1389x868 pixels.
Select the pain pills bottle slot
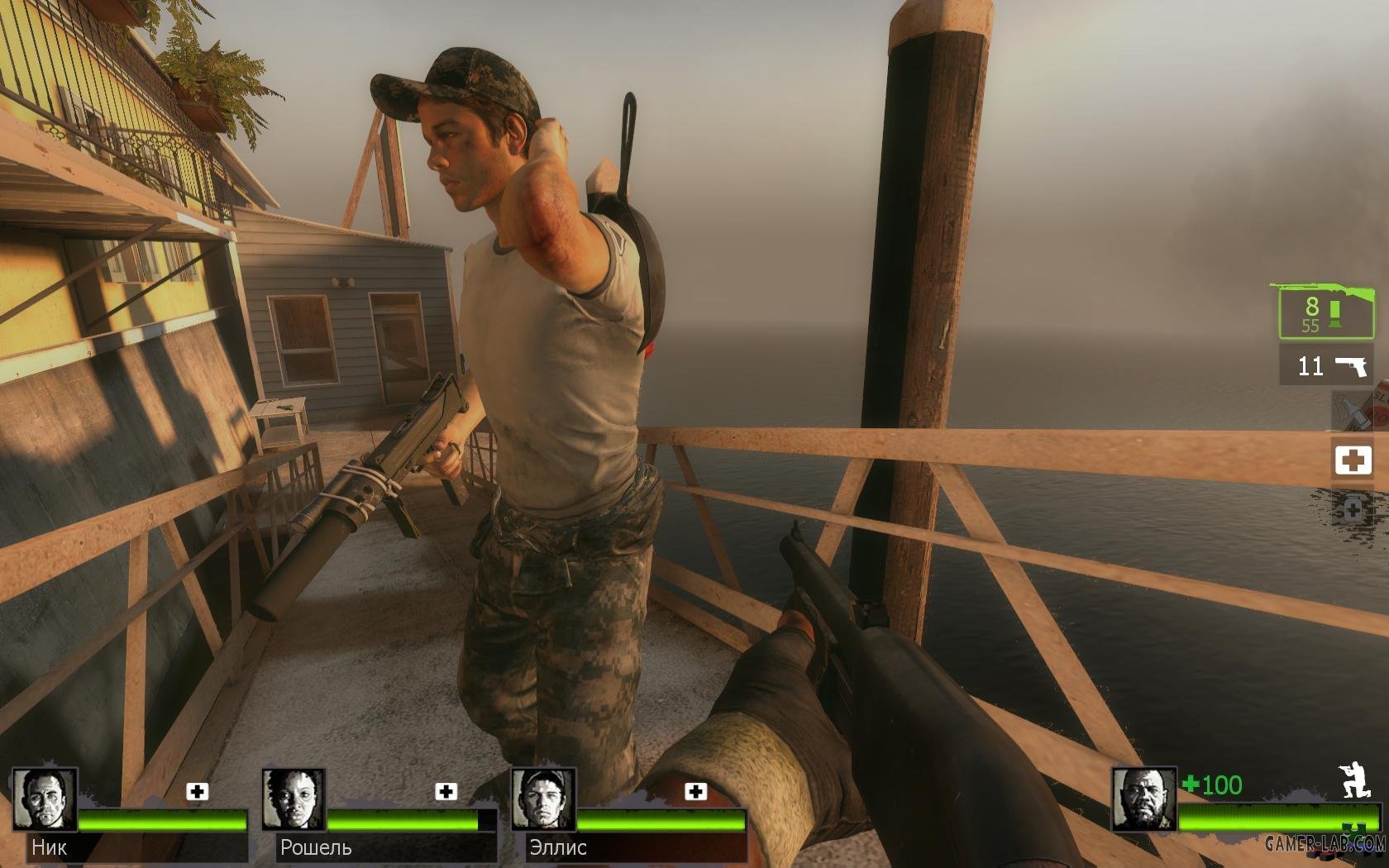1353,509
